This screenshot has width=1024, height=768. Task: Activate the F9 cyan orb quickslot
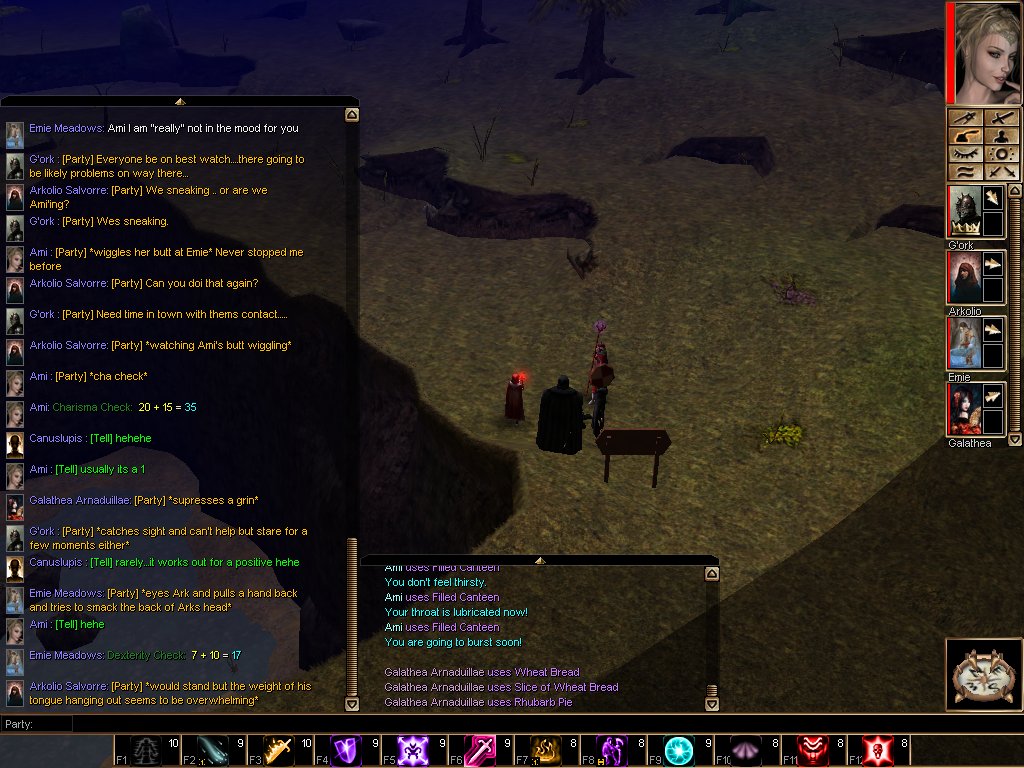coord(679,750)
